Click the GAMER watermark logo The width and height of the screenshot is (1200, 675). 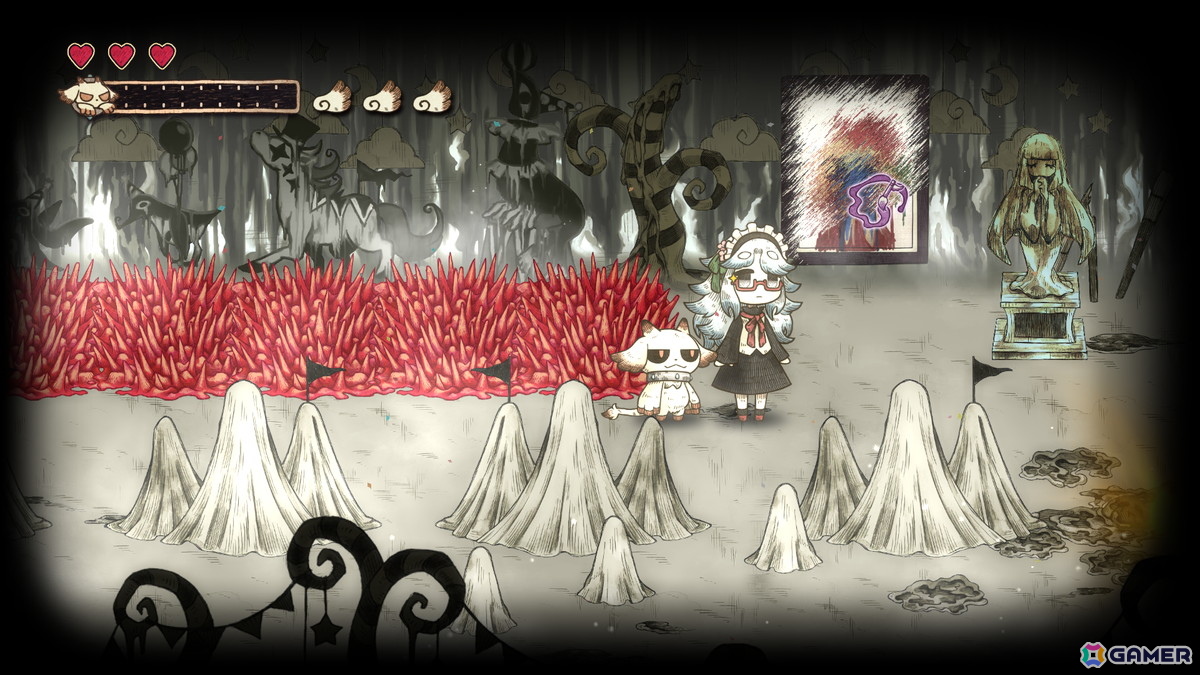click(x=1135, y=654)
